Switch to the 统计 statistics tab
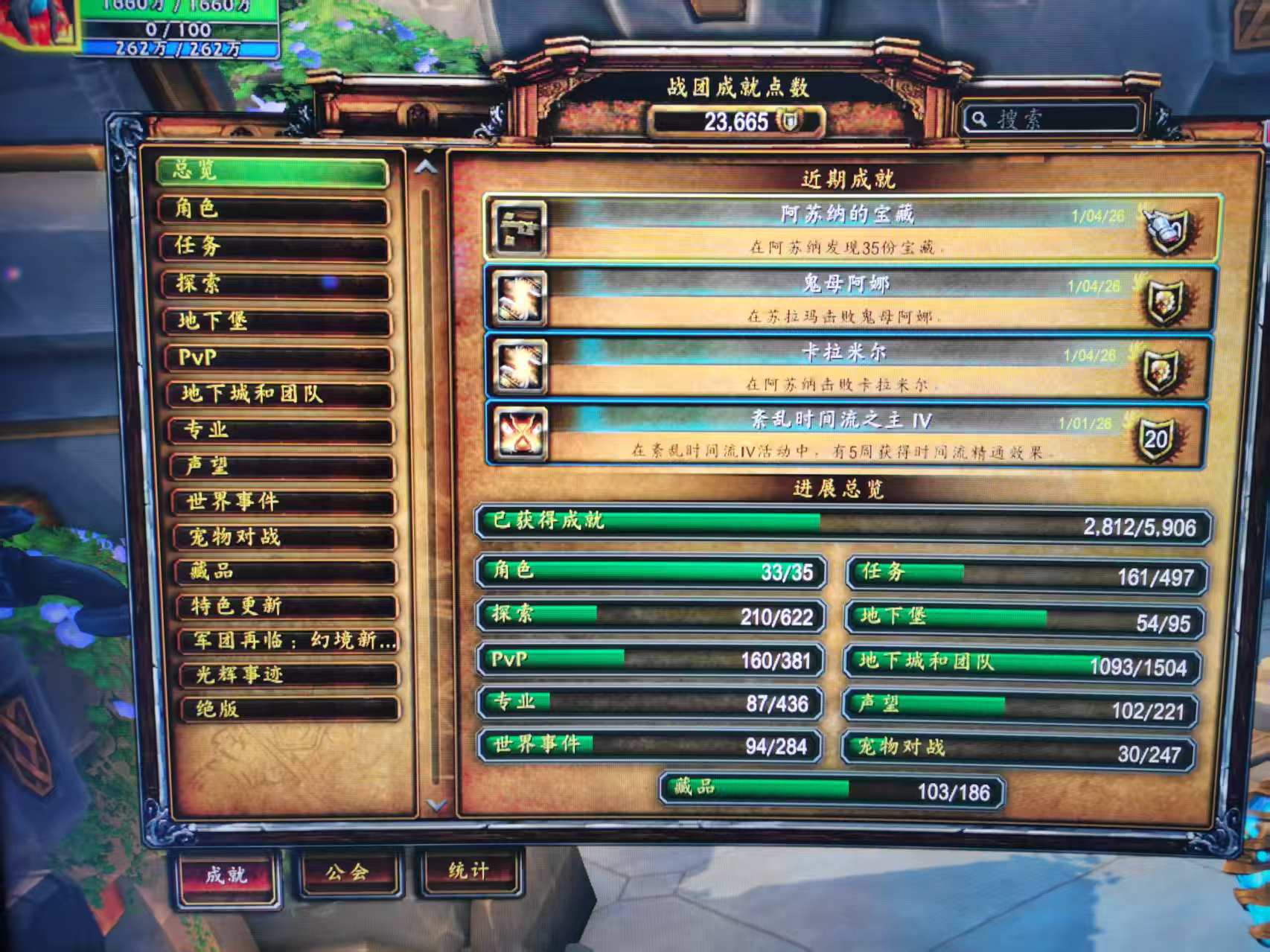 468,871
